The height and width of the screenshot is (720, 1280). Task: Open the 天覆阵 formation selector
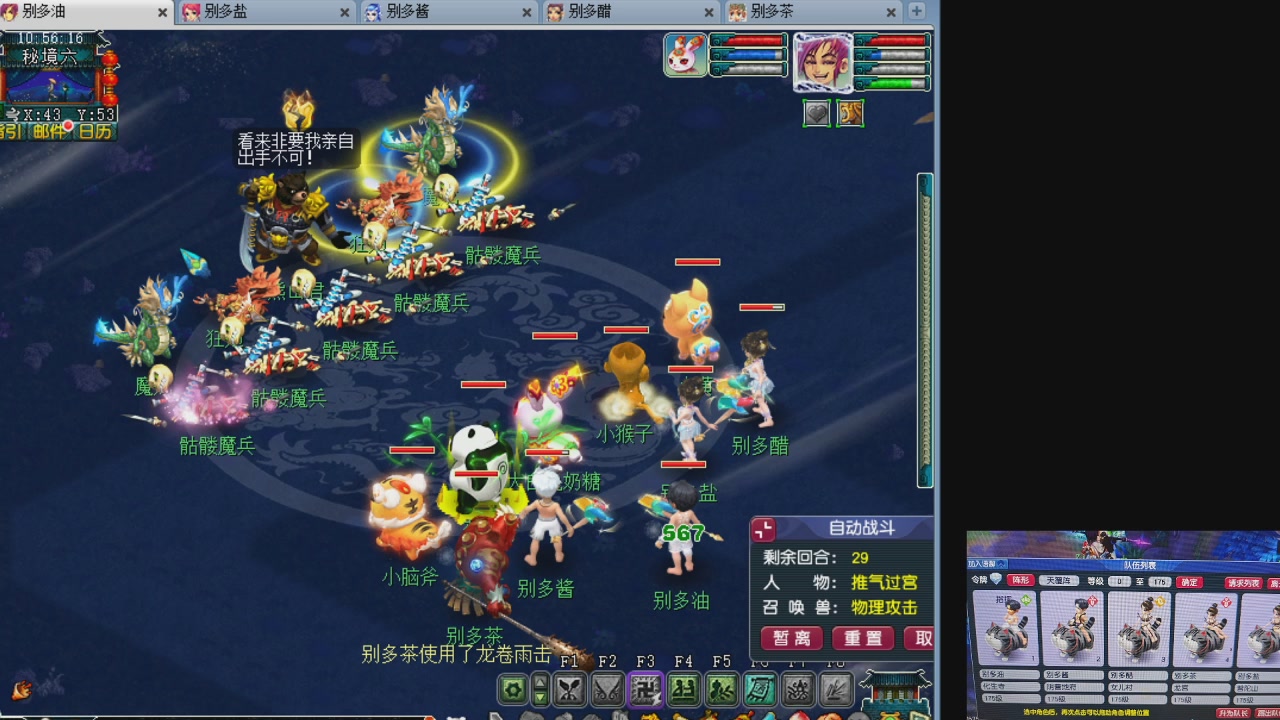[x=1060, y=581]
